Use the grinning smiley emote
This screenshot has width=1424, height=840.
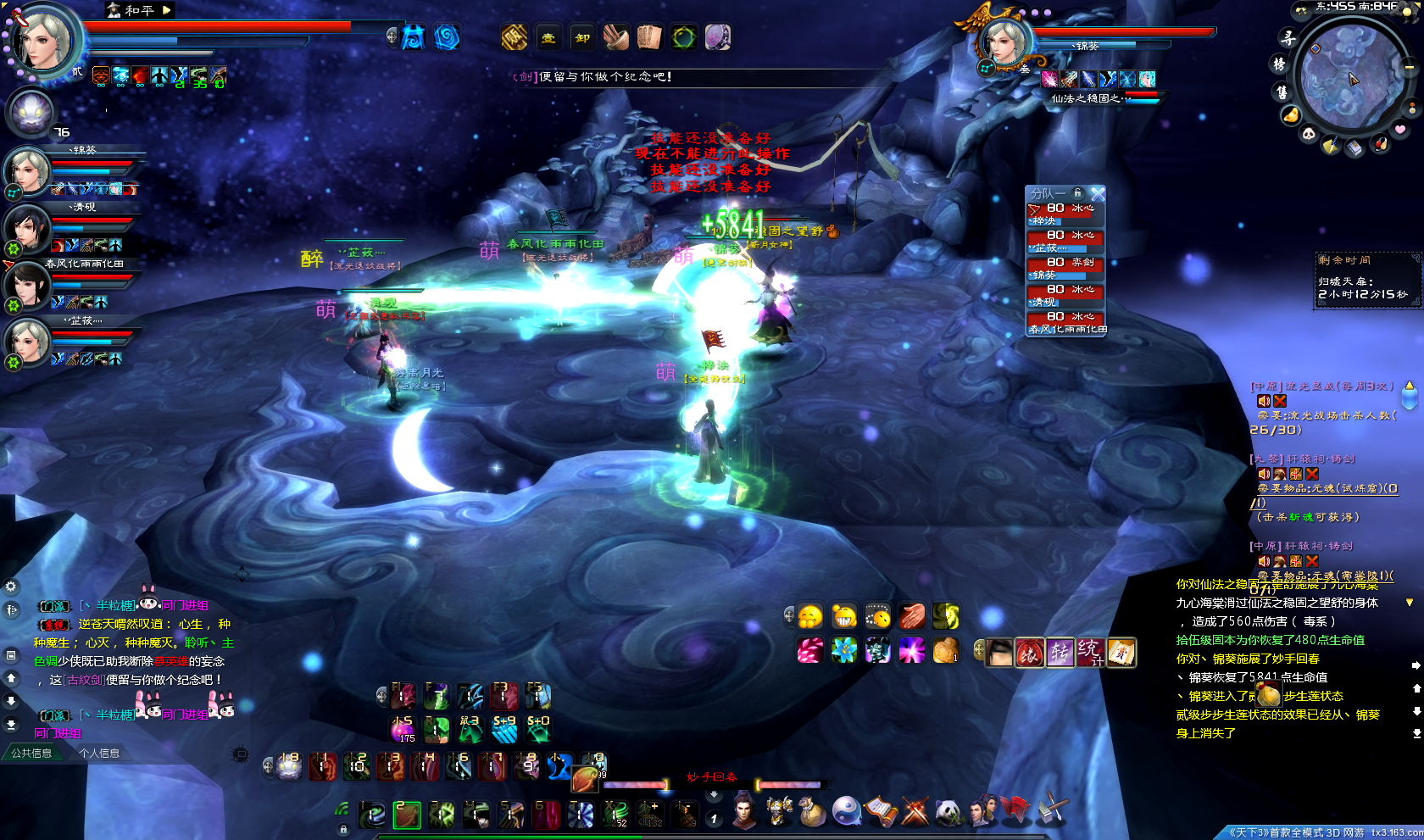(843, 616)
